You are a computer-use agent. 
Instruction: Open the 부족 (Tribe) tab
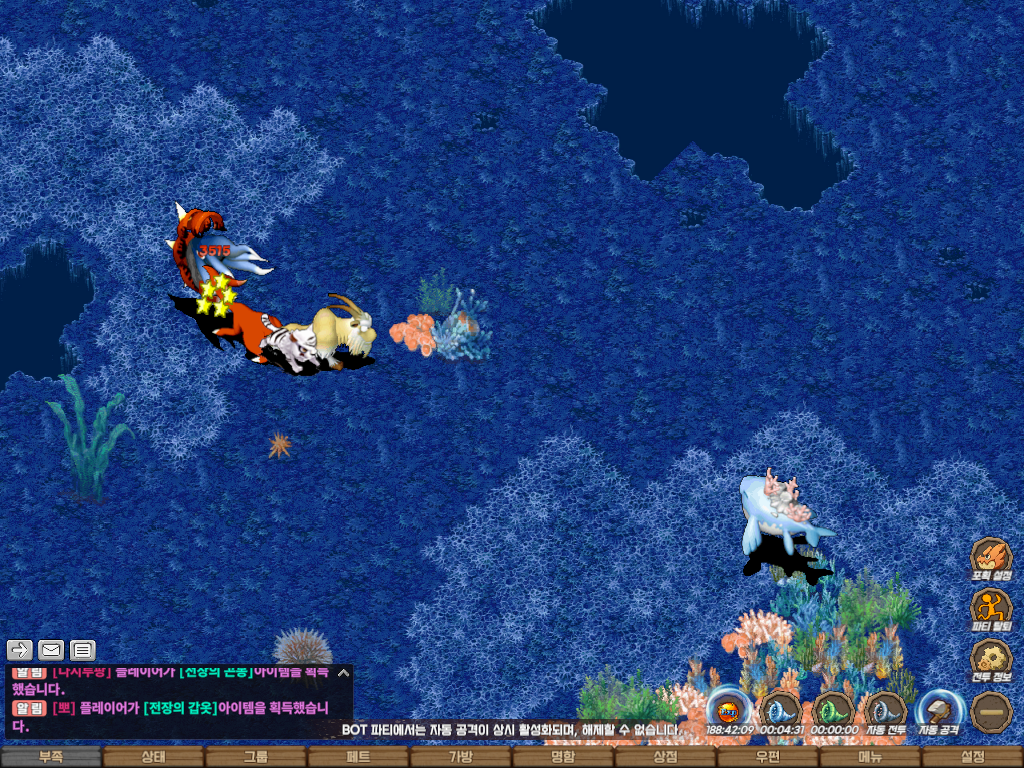[51, 758]
